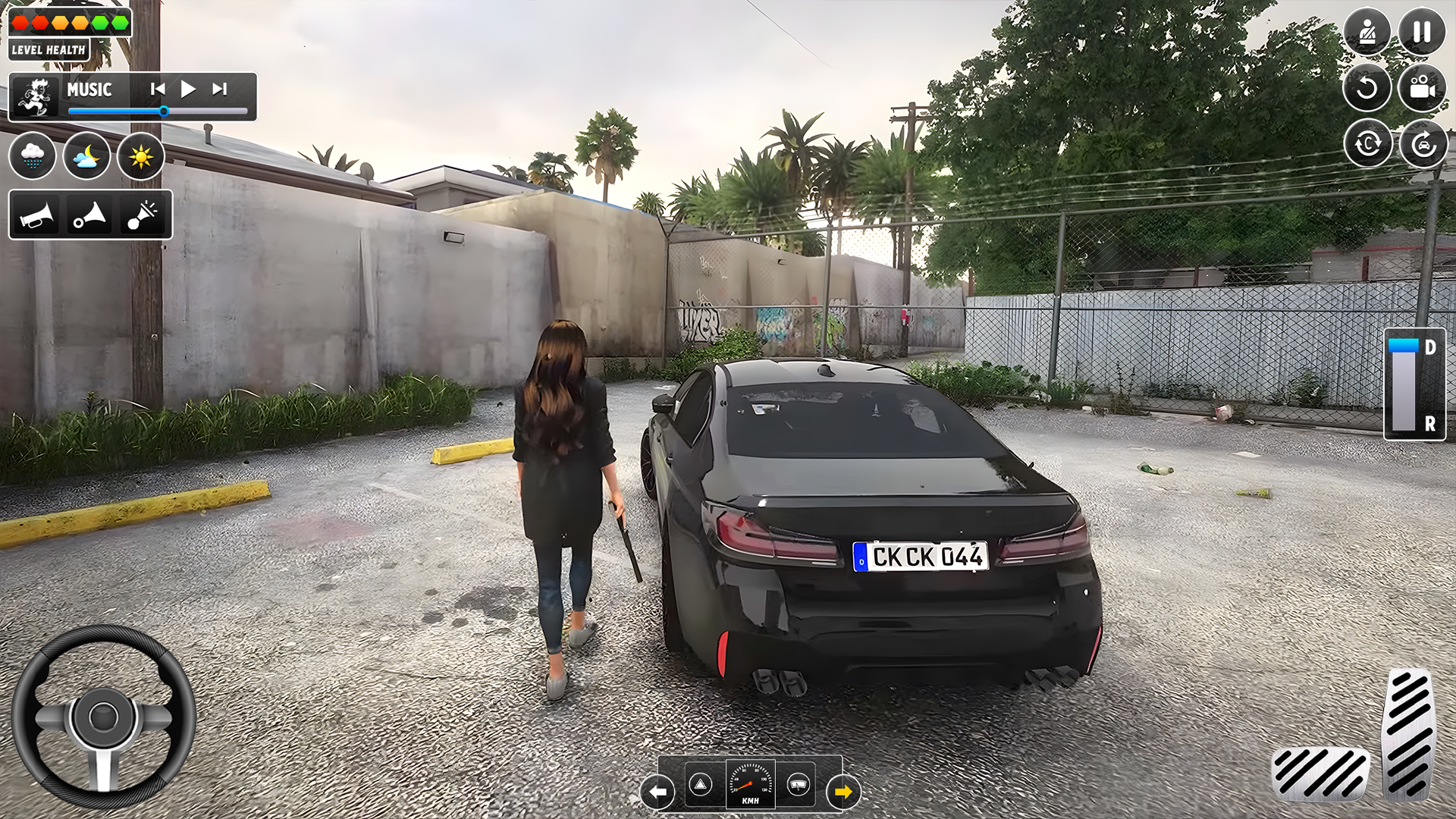Set weather to sunny
Viewport: 1456px width, 819px height.
coord(143,156)
